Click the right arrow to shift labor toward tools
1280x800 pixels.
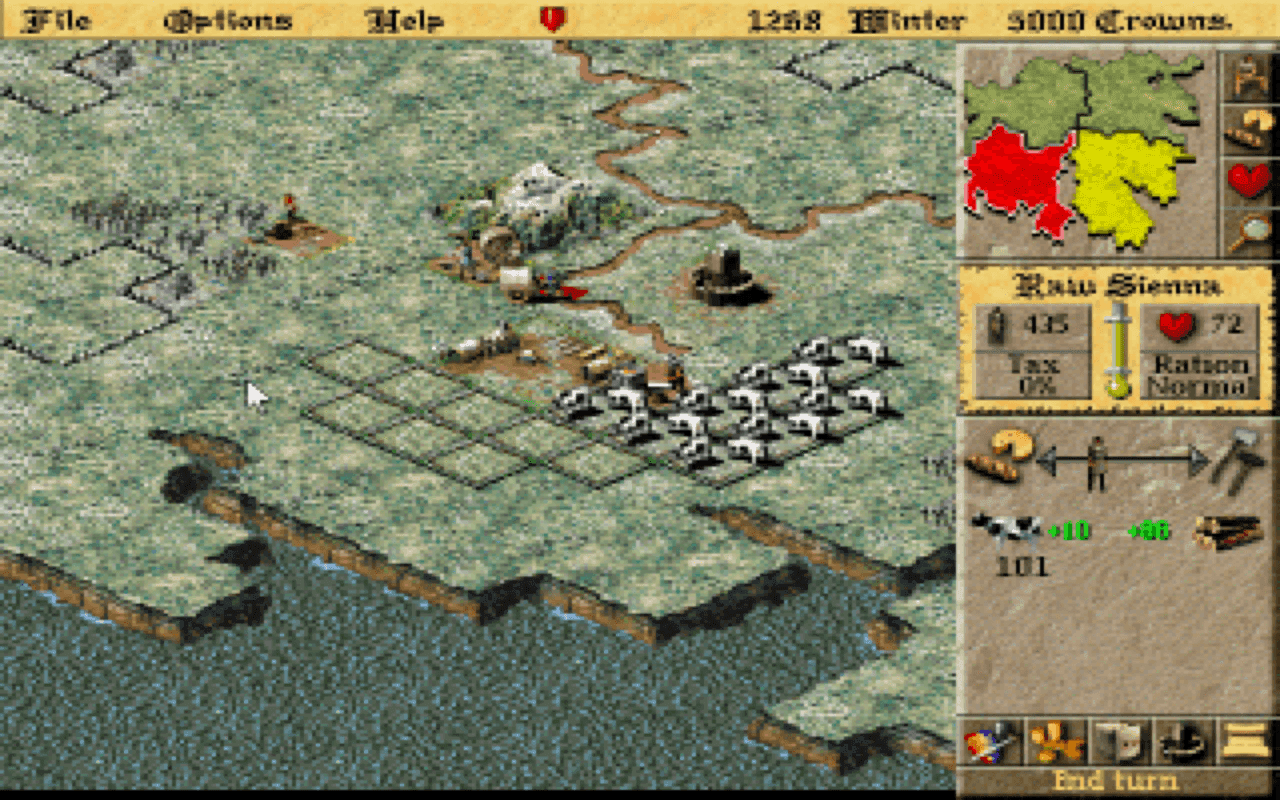[1200, 458]
